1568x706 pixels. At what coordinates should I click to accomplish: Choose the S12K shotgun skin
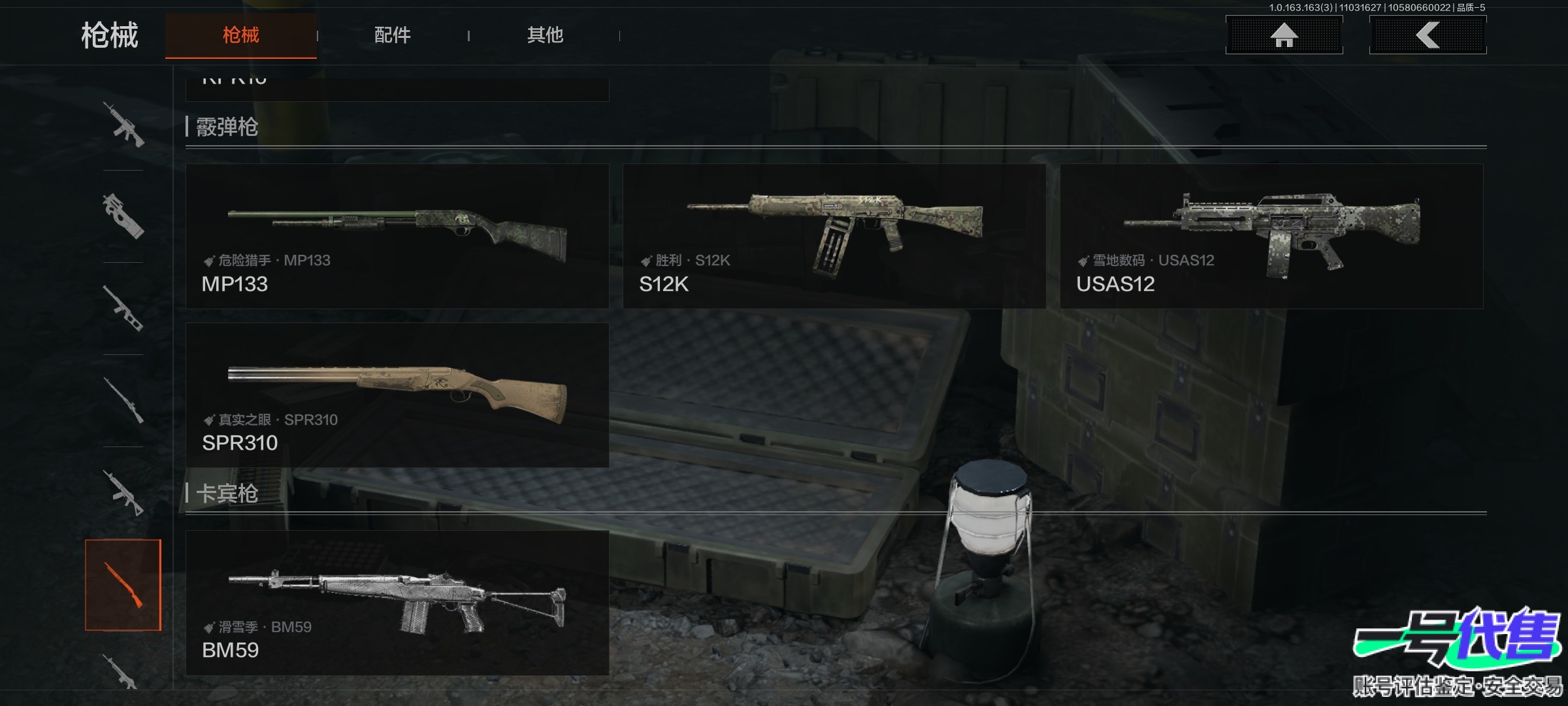click(834, 236)
